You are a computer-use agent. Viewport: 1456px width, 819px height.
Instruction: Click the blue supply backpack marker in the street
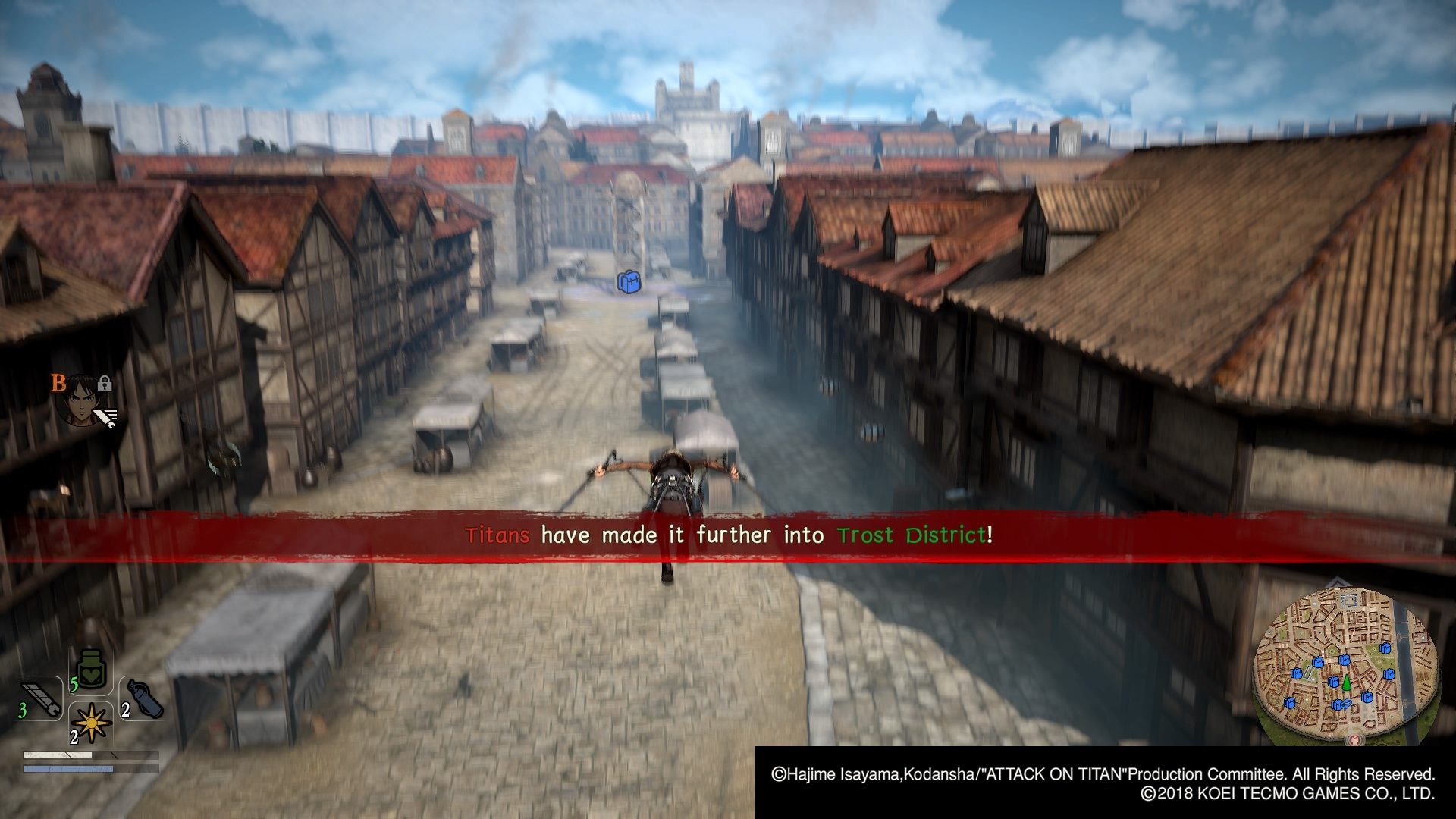(629, 282)
